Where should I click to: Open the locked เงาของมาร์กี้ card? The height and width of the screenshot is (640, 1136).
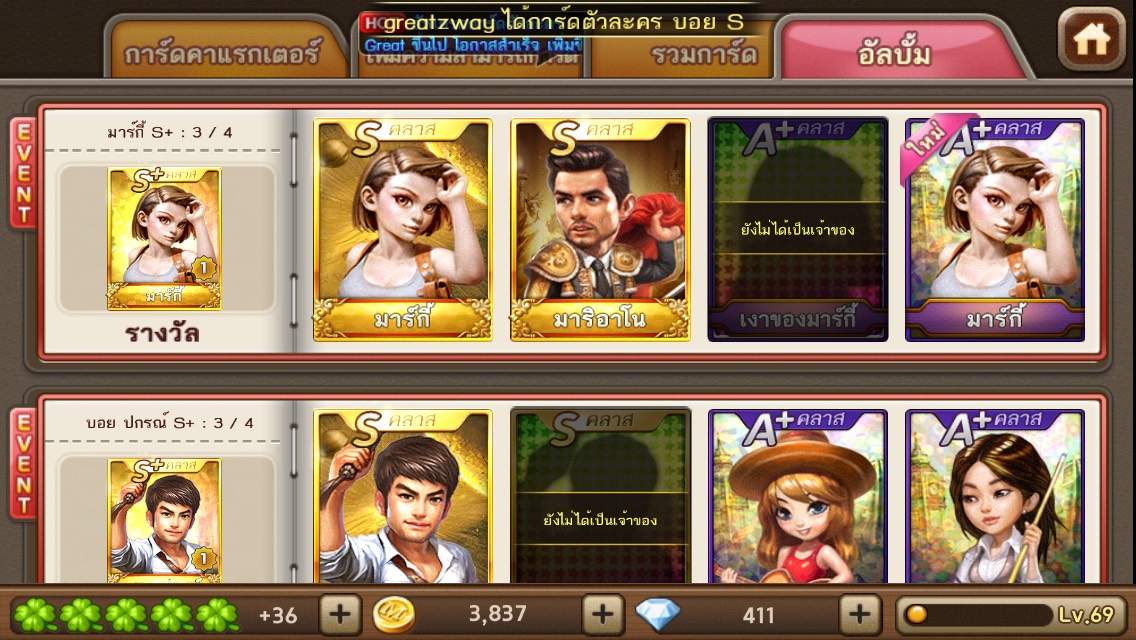tap(797, 230)
